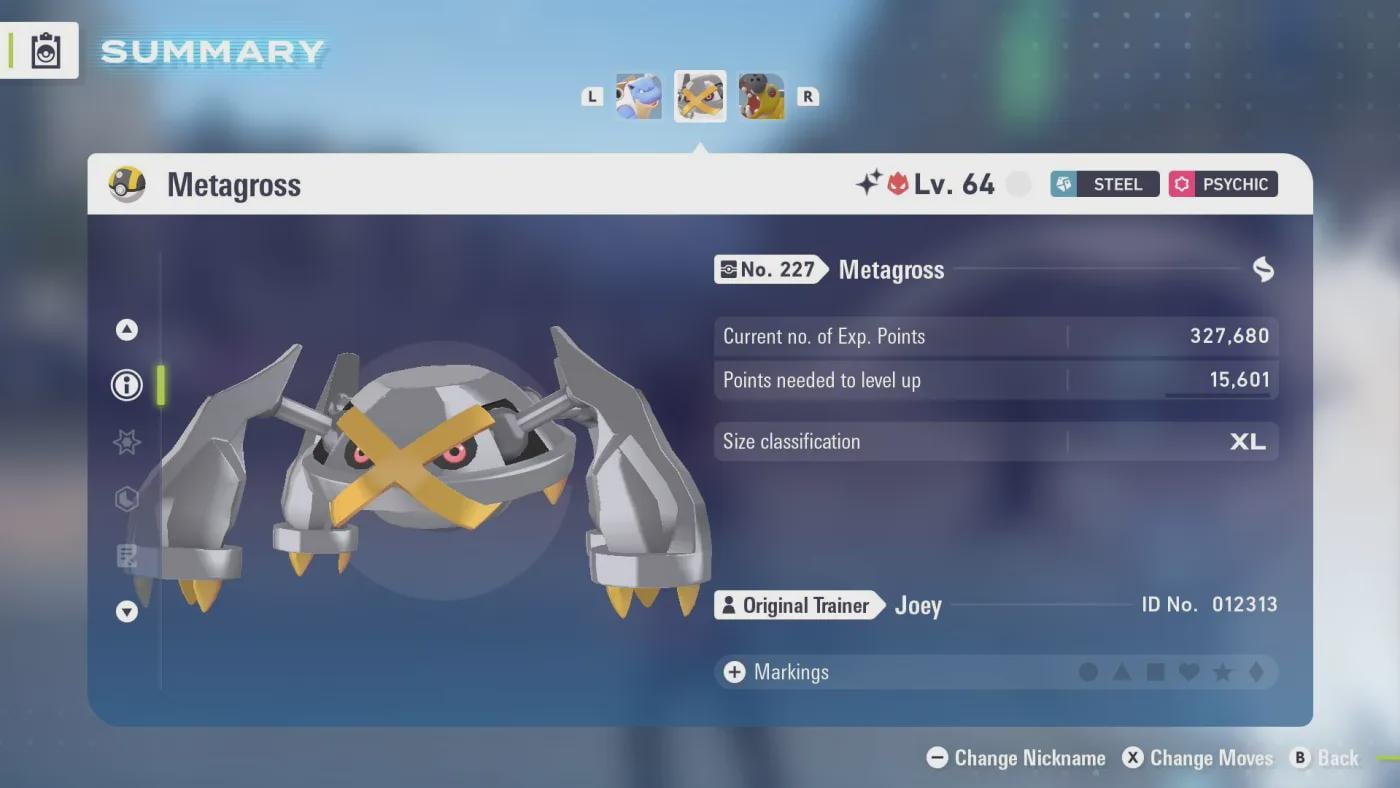Toggle the heart marking
The height and width of the screenshot is (788, 1400).
[1189, 672]
